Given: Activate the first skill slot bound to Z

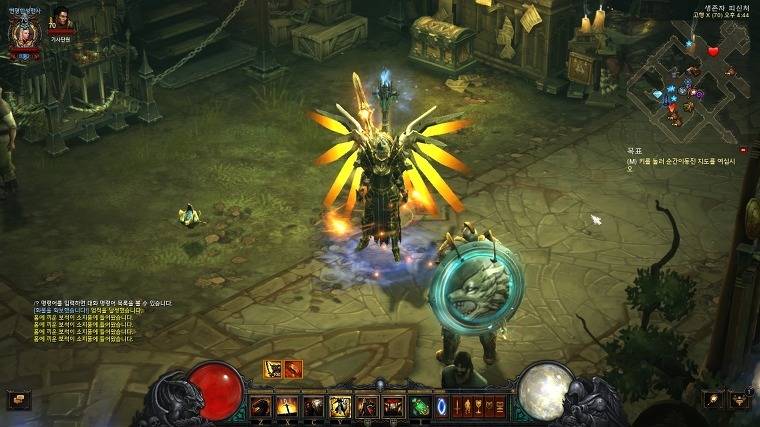Looking at the screenshot, I should 261,406.
